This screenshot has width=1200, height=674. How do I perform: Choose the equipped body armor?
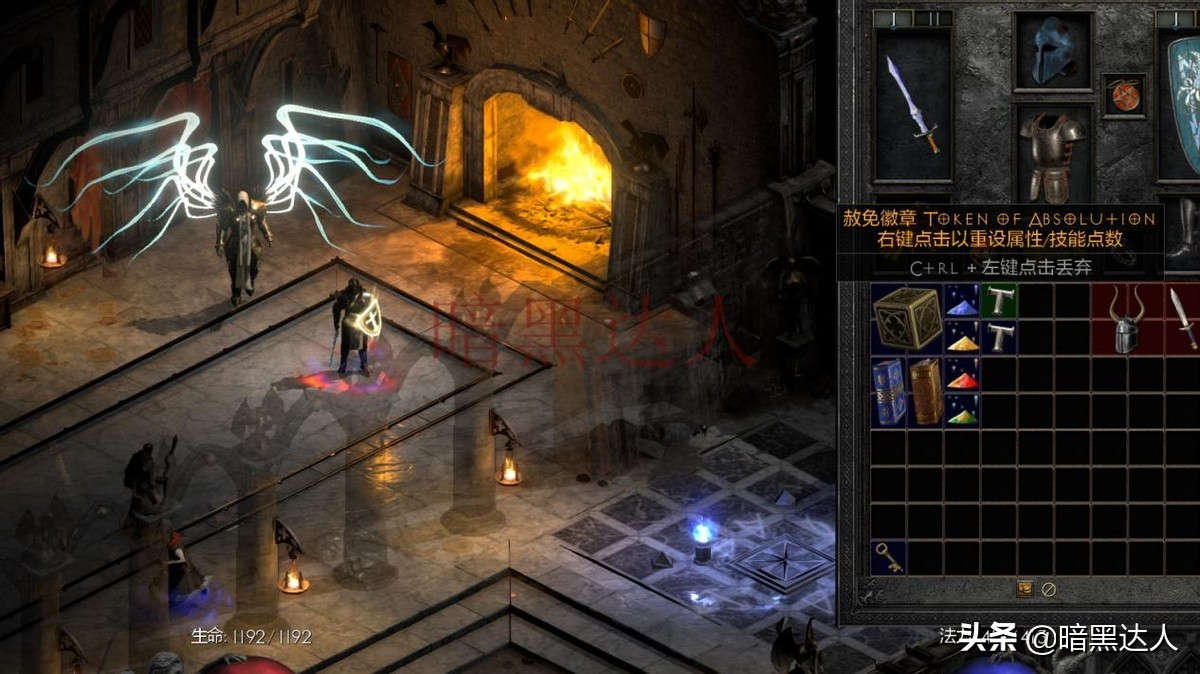[x=1051, y=153]
